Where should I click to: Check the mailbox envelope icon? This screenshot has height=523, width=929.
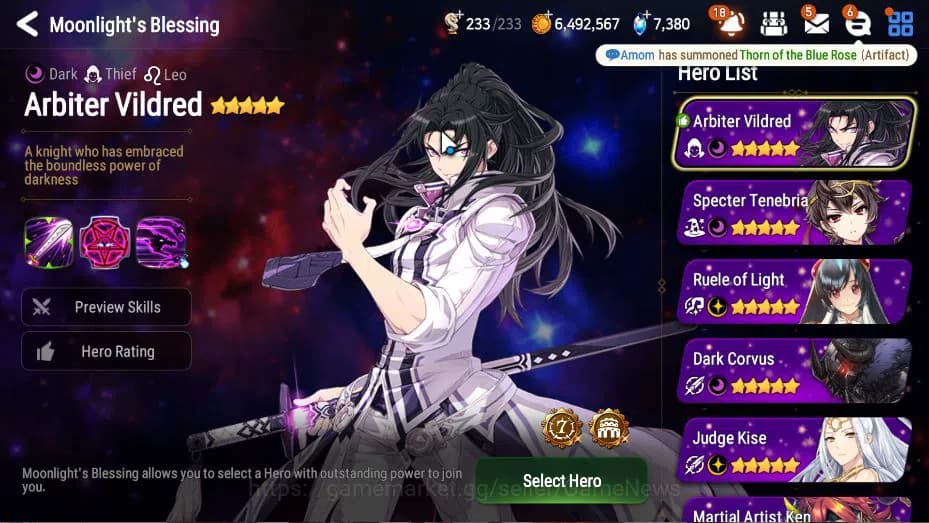pos(815,23)
